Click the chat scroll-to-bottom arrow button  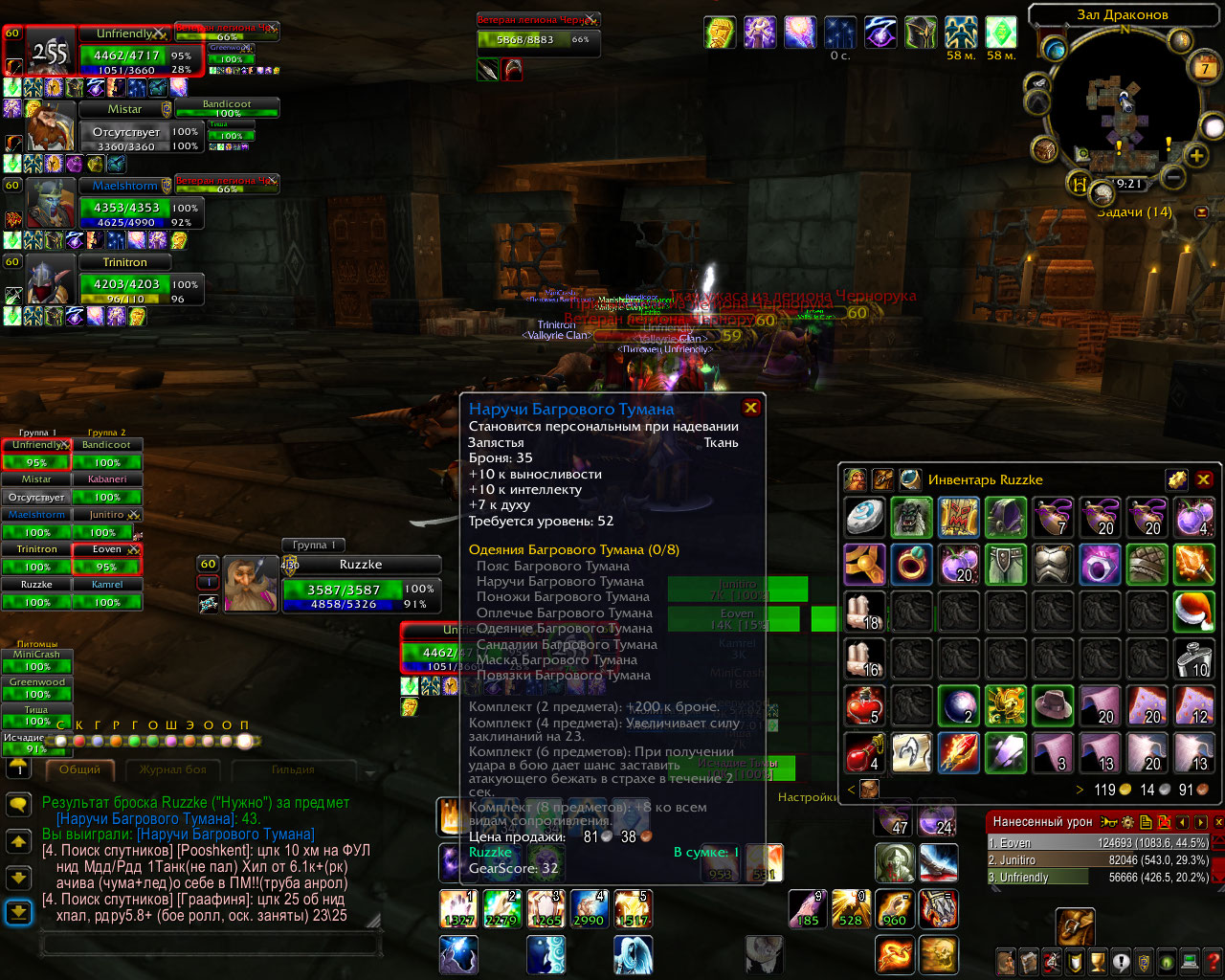pos(18,913)
